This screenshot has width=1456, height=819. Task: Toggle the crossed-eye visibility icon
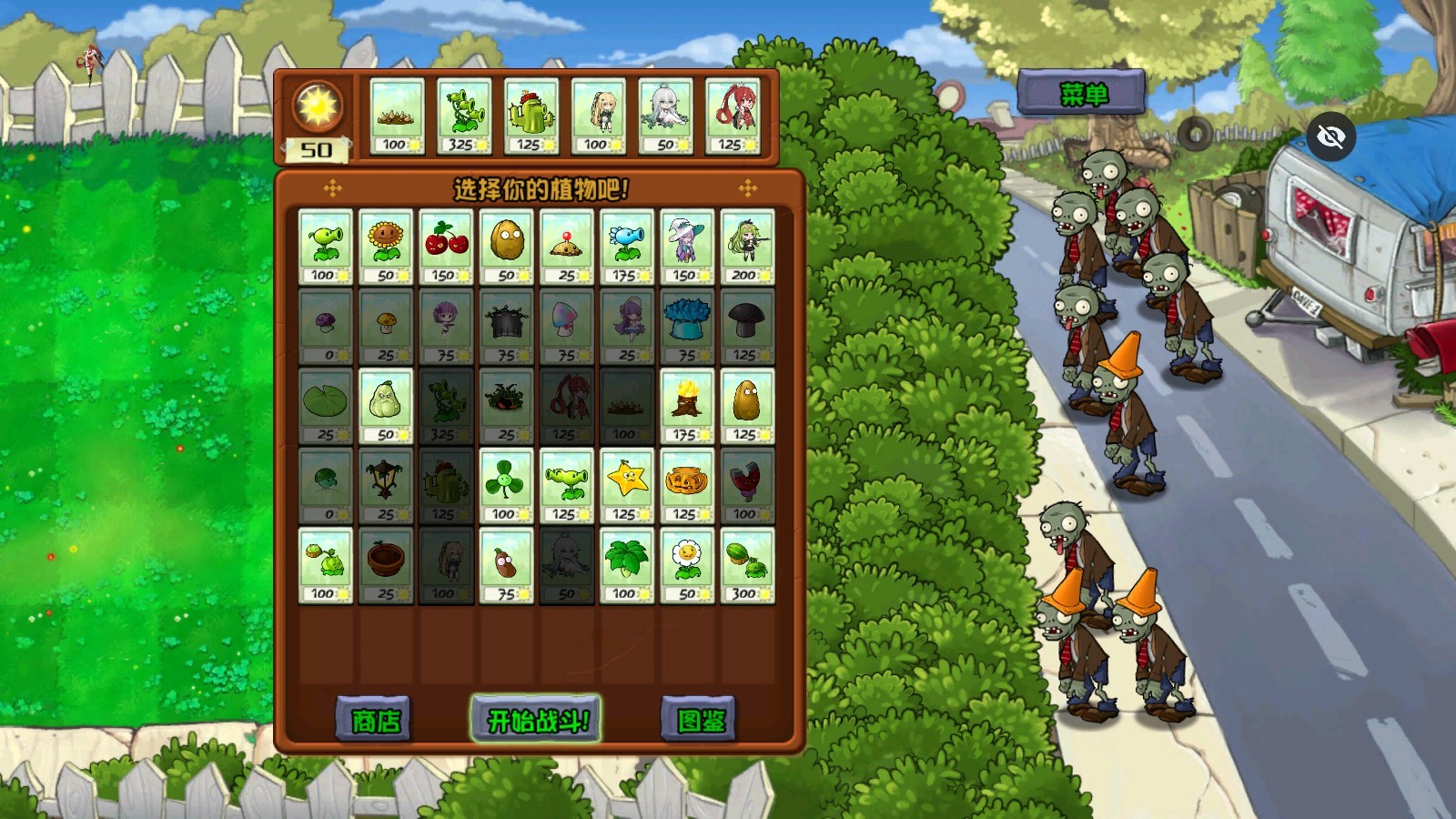point(1330,137)
